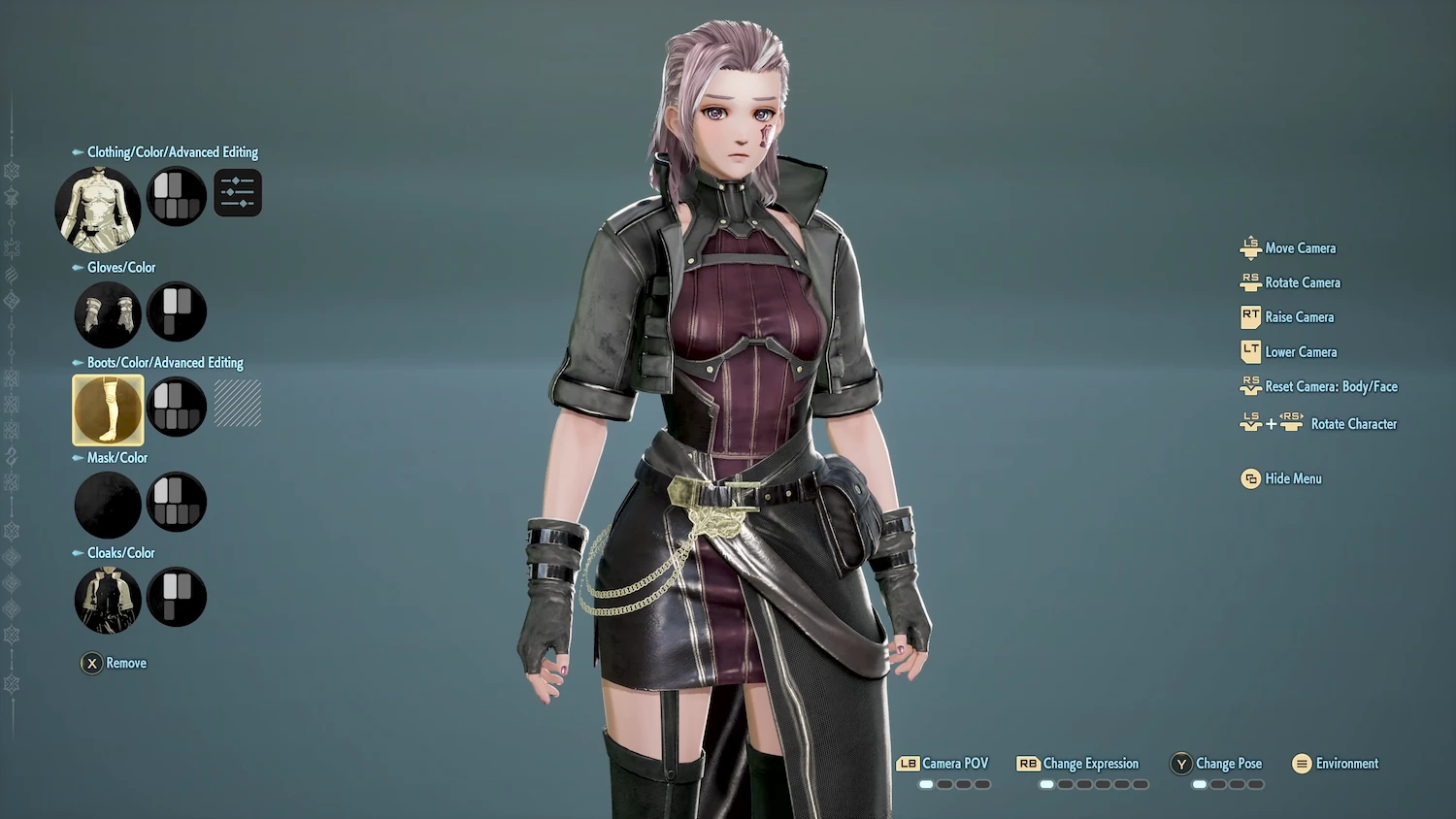1456x819 pixels.
Task: Select the gloves thumbnail
Action: [107, 311]
